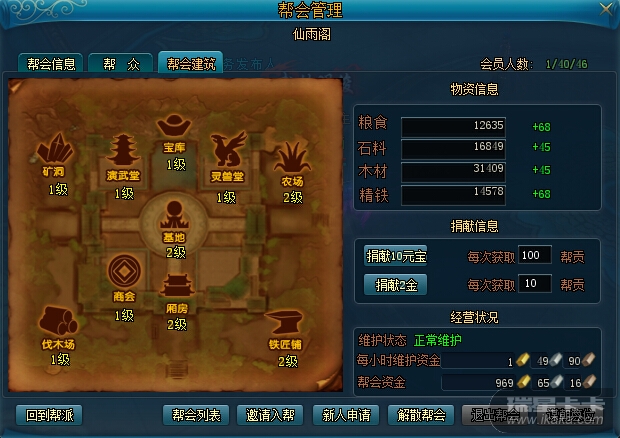This screenshot has width=620, height=438.
Task: Open the 宝库 treasury building
Action: pyautogui.click(x=175, y=128)
